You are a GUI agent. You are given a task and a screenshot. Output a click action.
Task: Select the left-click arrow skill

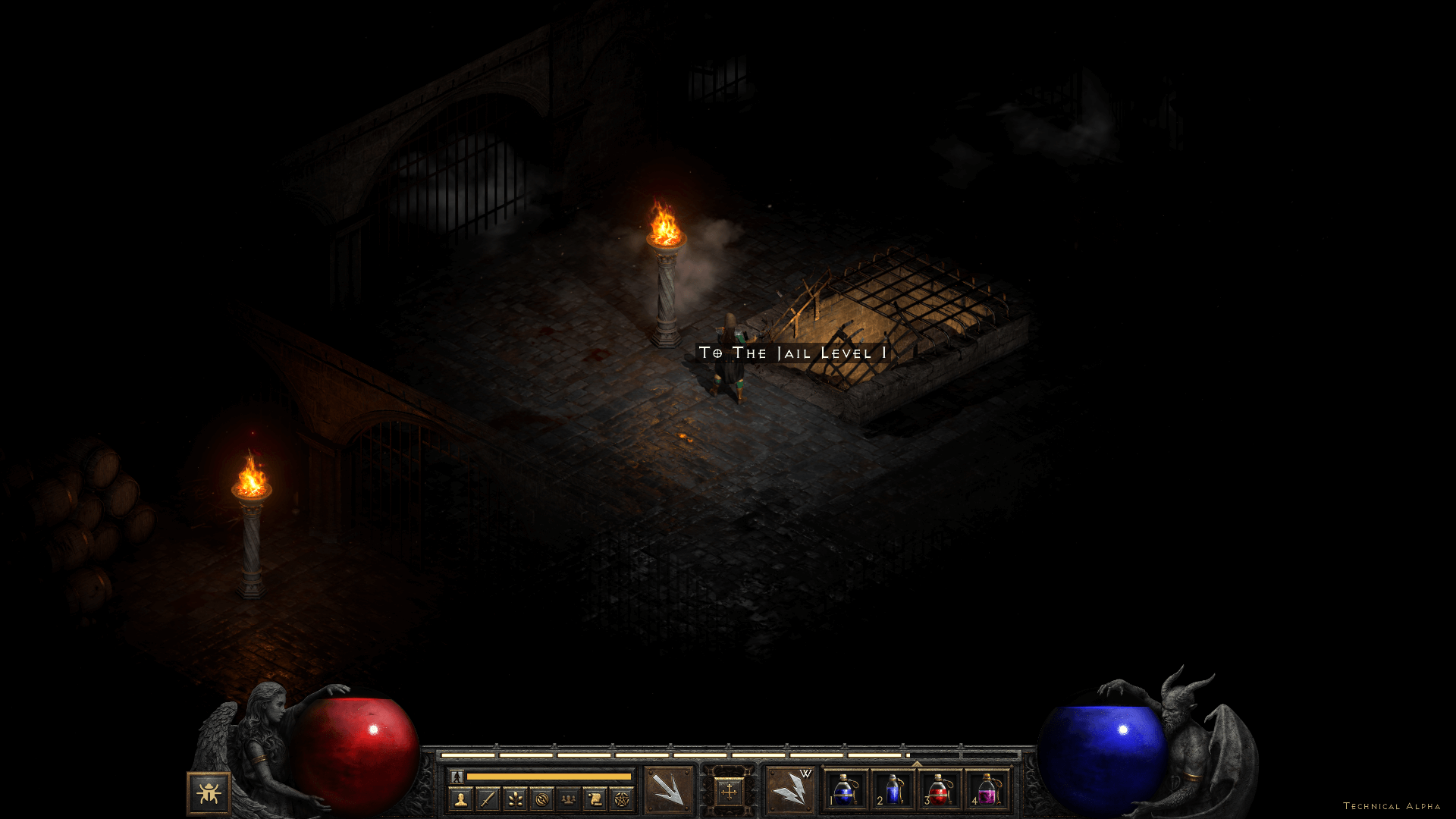tap(669, 790)
